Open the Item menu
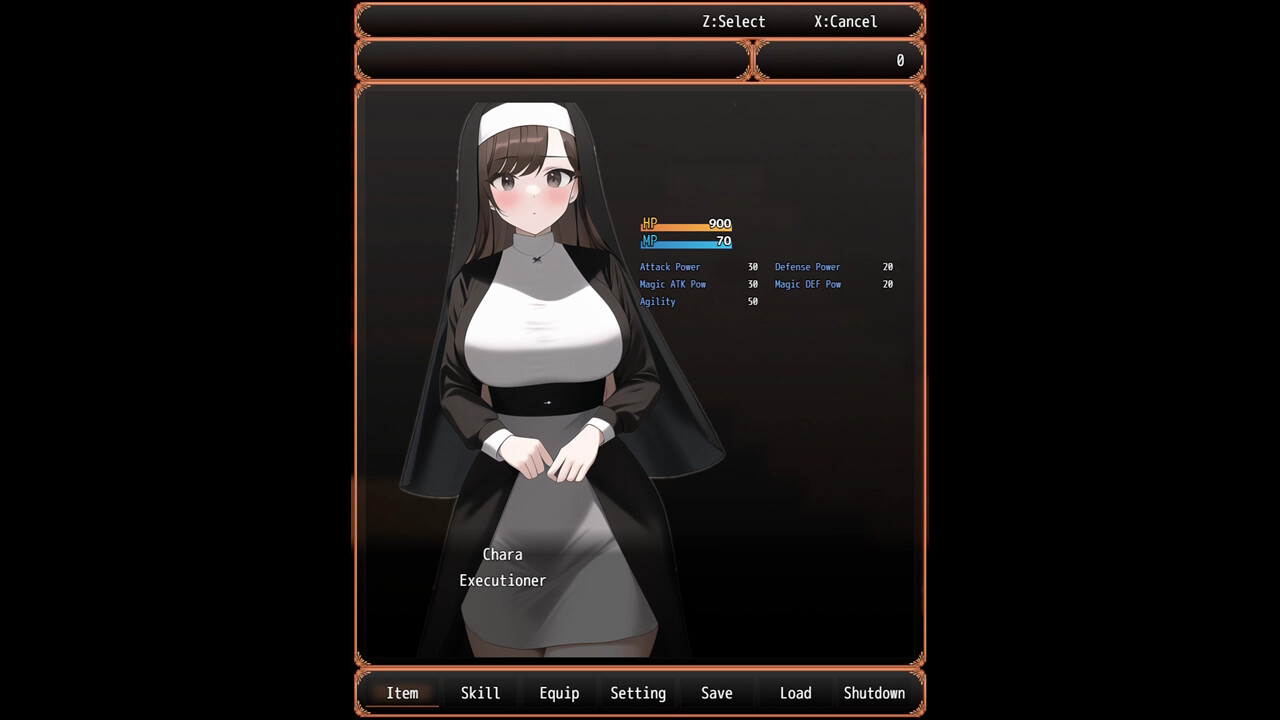The height and width of the screenshot is (720, 1280). pyautogui.click(x=402, y=692)
